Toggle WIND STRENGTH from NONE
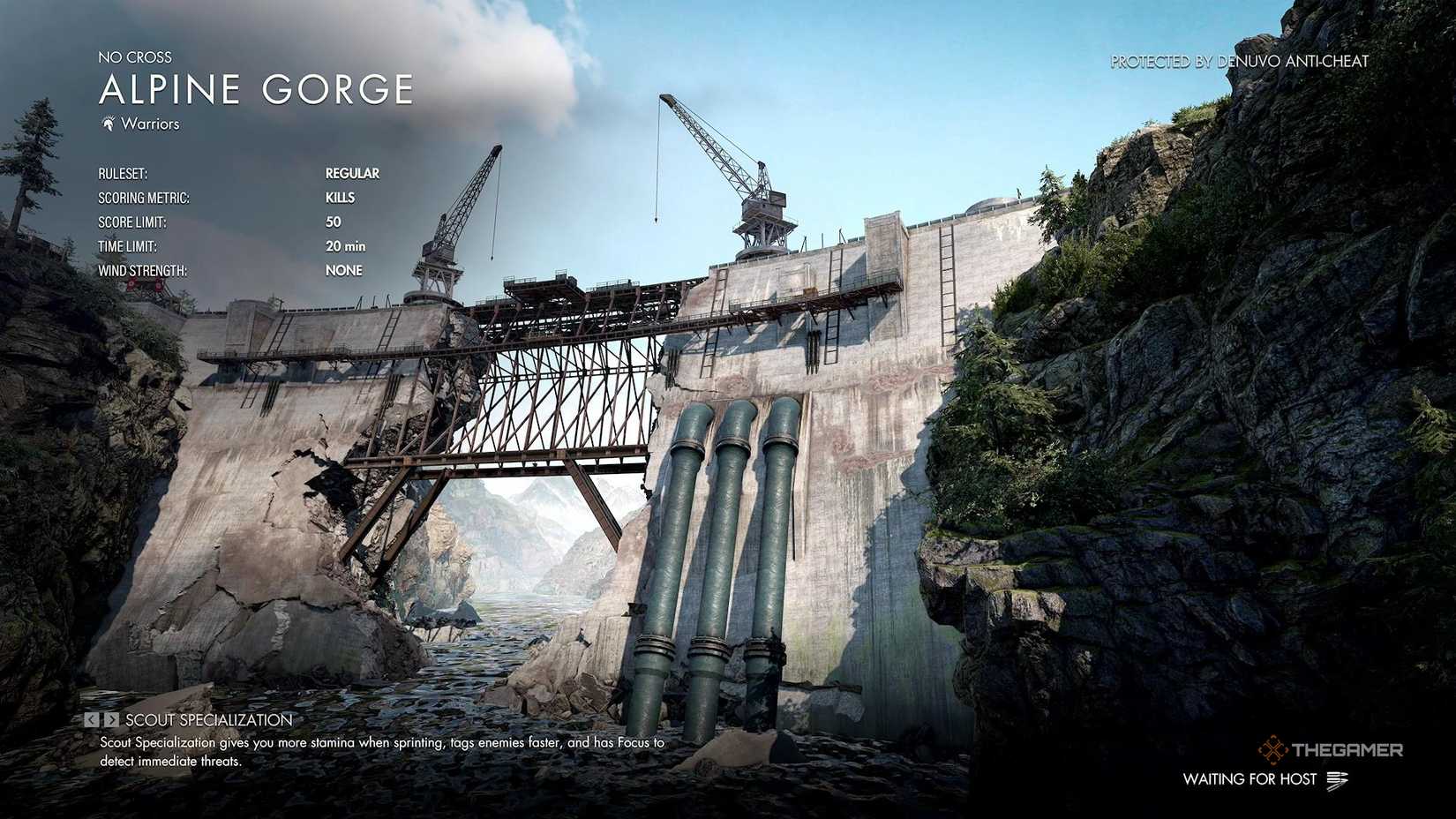 tap(344, 270)
